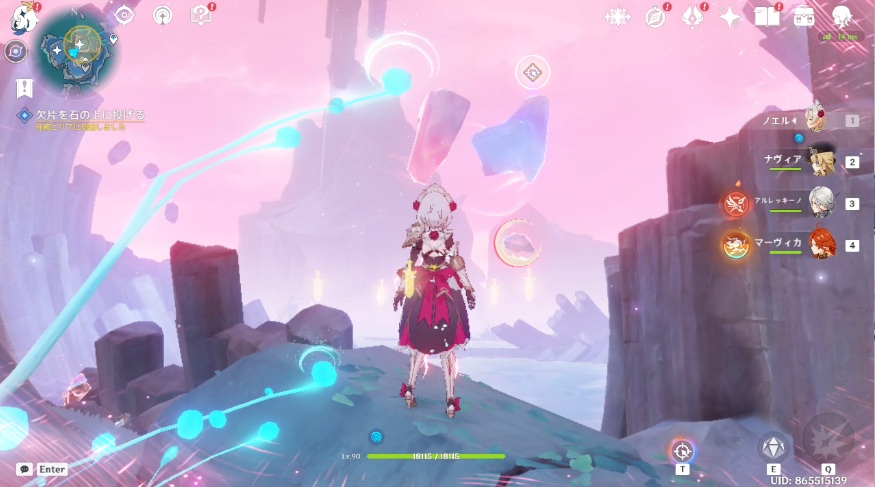Viewport: 875px width, 487px height.
Task: Activate Noelle's Elemental Skill gem icon
Action: tap(773, 446)
